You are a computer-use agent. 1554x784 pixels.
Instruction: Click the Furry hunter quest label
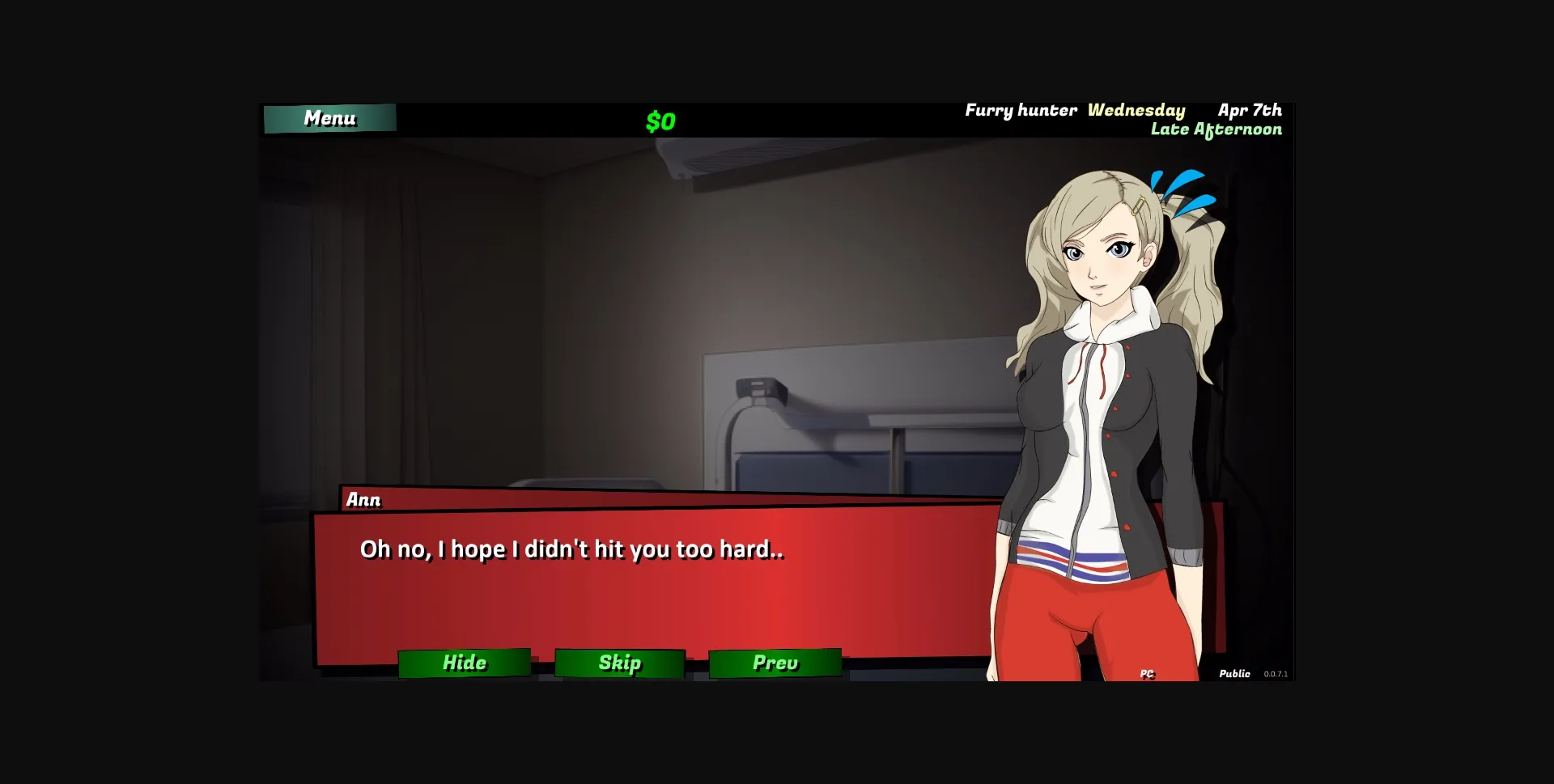(1021, 110)
